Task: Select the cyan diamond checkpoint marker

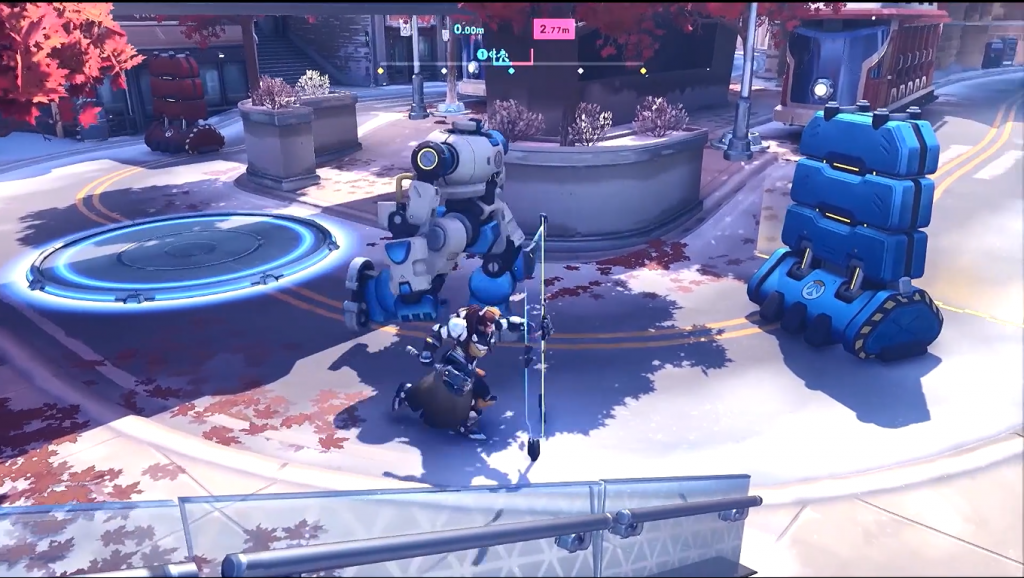Action: pyautogui.click(x=511, y=71)
